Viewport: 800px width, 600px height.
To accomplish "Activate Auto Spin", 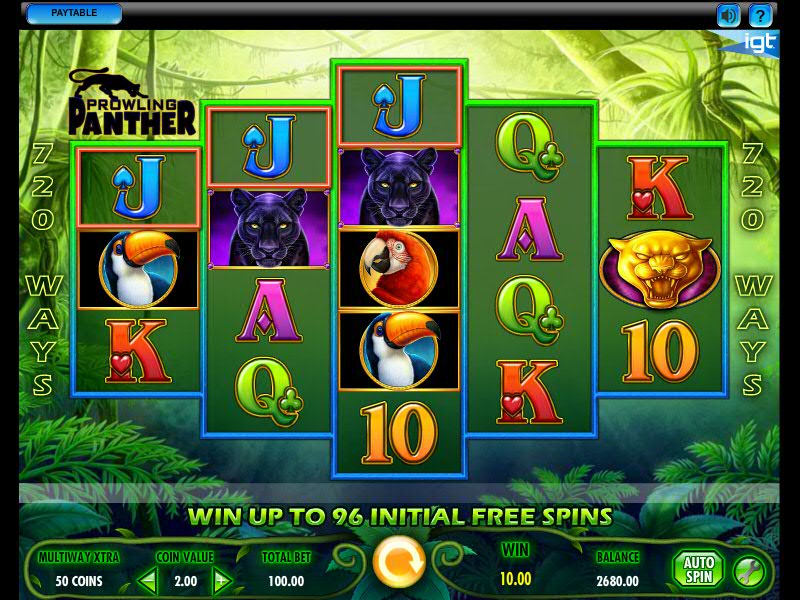I will pos(697,570).
